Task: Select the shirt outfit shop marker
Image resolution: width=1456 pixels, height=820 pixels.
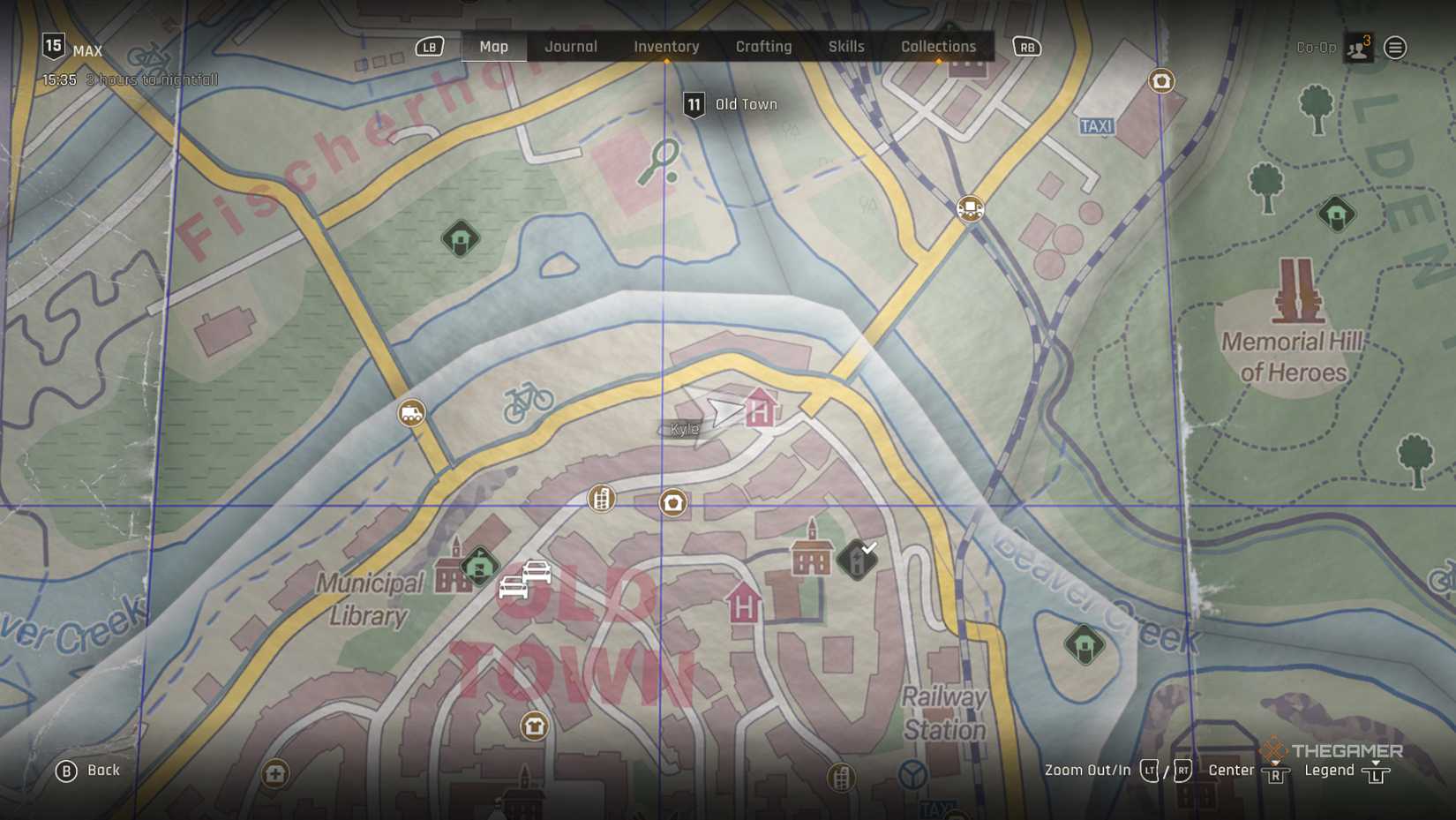Action: (x=534, y=726)
